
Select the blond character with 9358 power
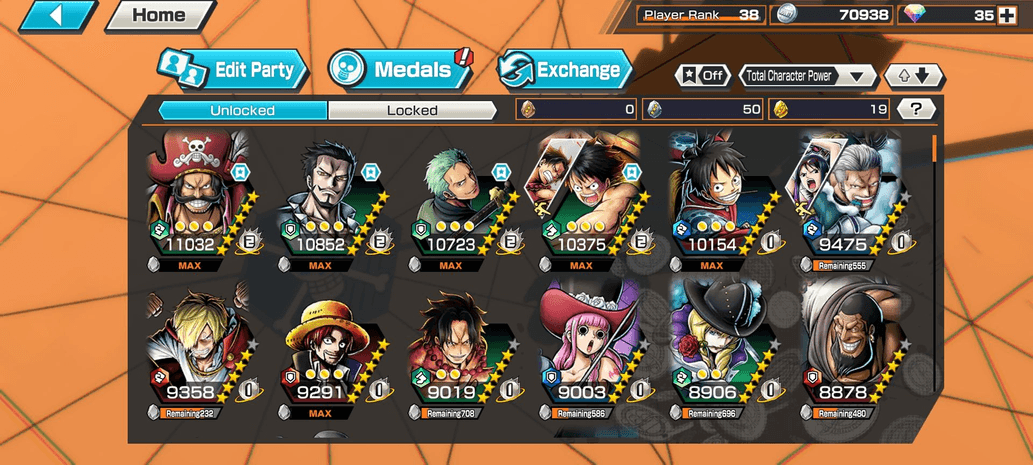pyautogui.click(x=197, y=350)
